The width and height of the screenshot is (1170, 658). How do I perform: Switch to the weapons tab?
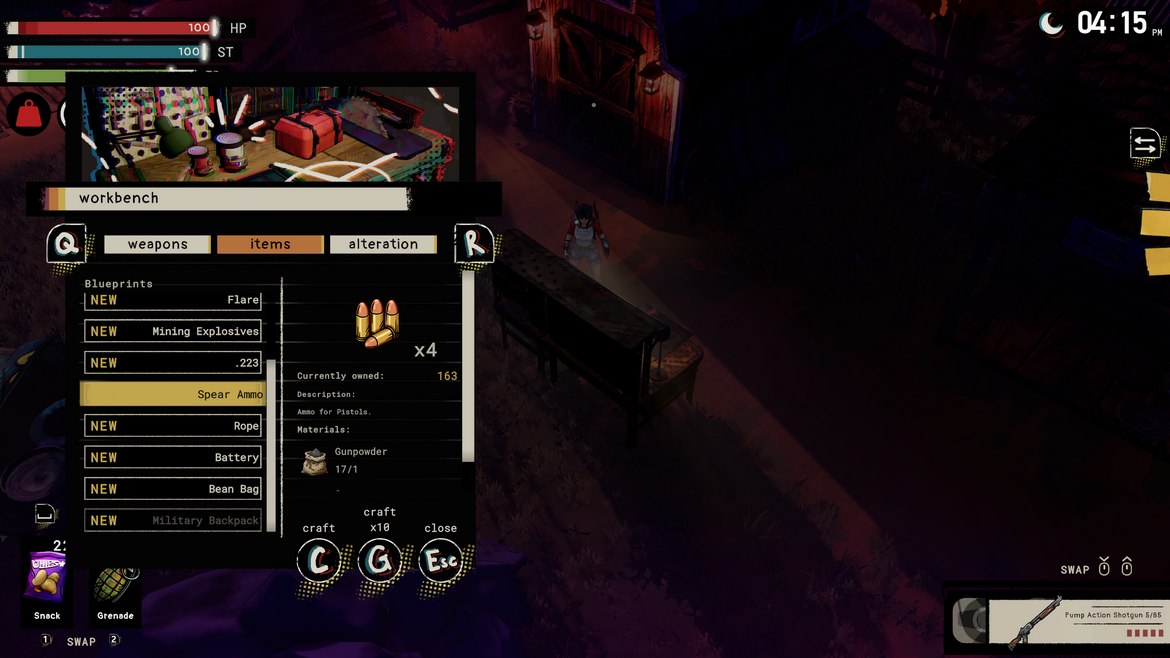pos(157,244)
